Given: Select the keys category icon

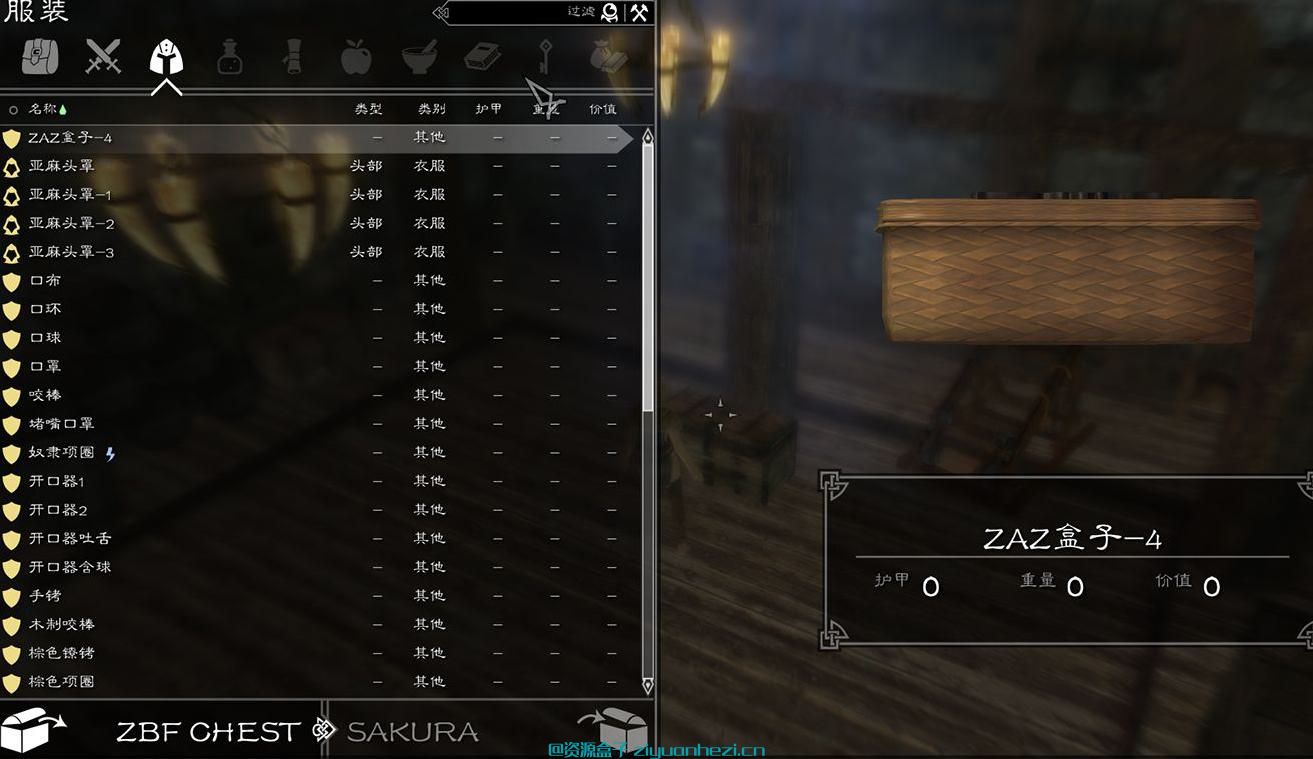Looking at the screenshot, I should 547,57.
